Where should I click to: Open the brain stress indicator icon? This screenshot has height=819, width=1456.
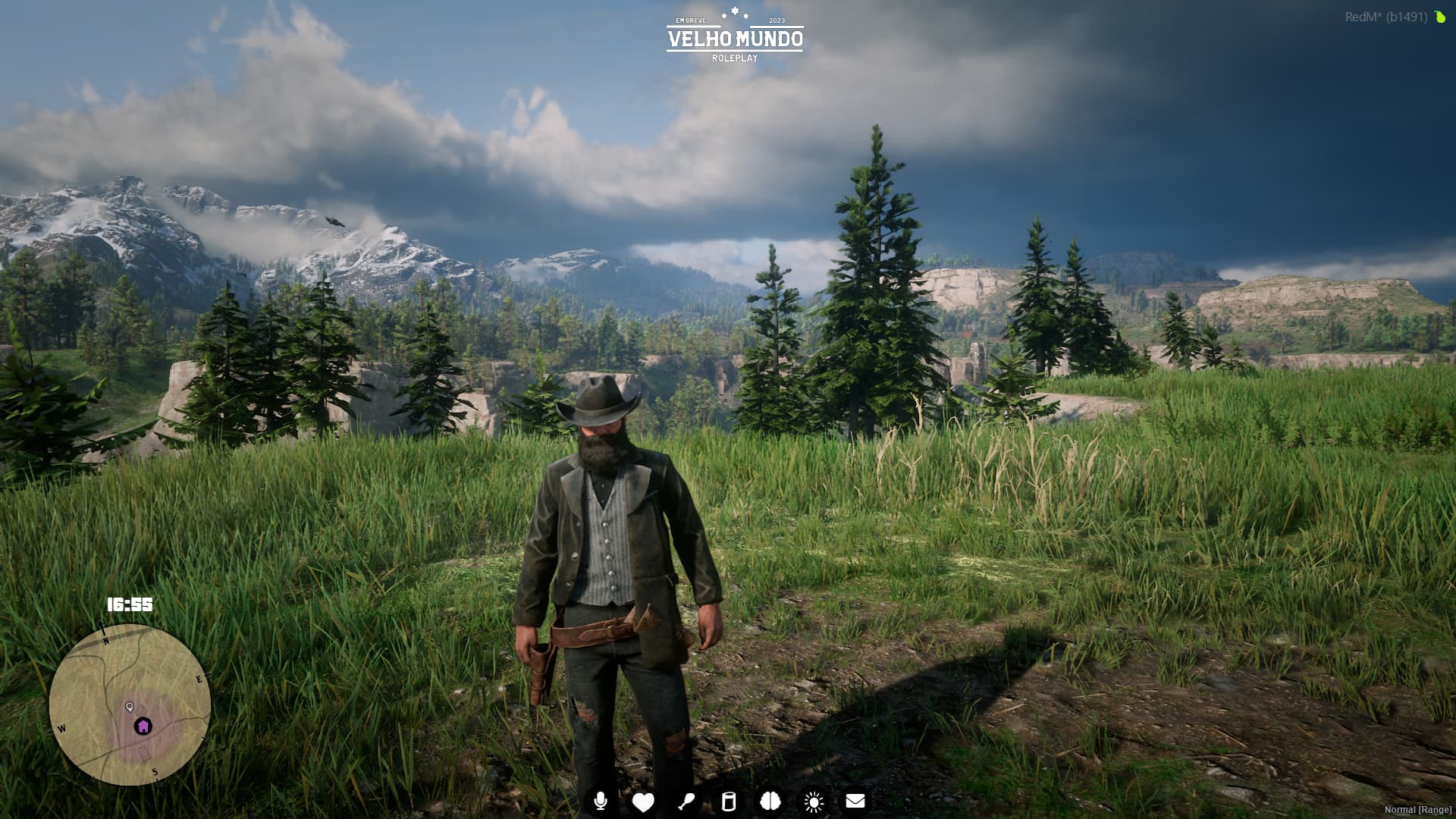pos(770,800)
